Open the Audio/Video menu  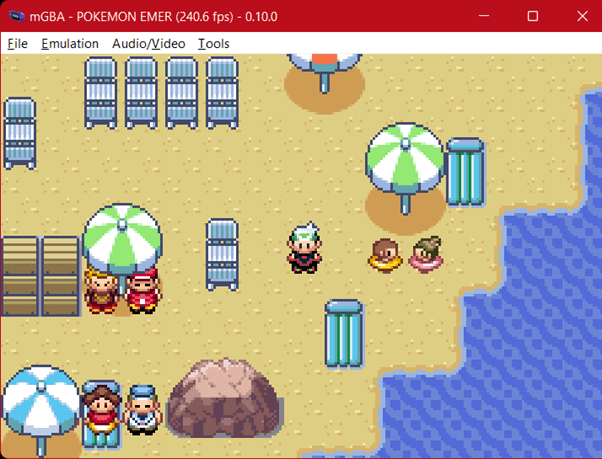[x=148, y=44]
